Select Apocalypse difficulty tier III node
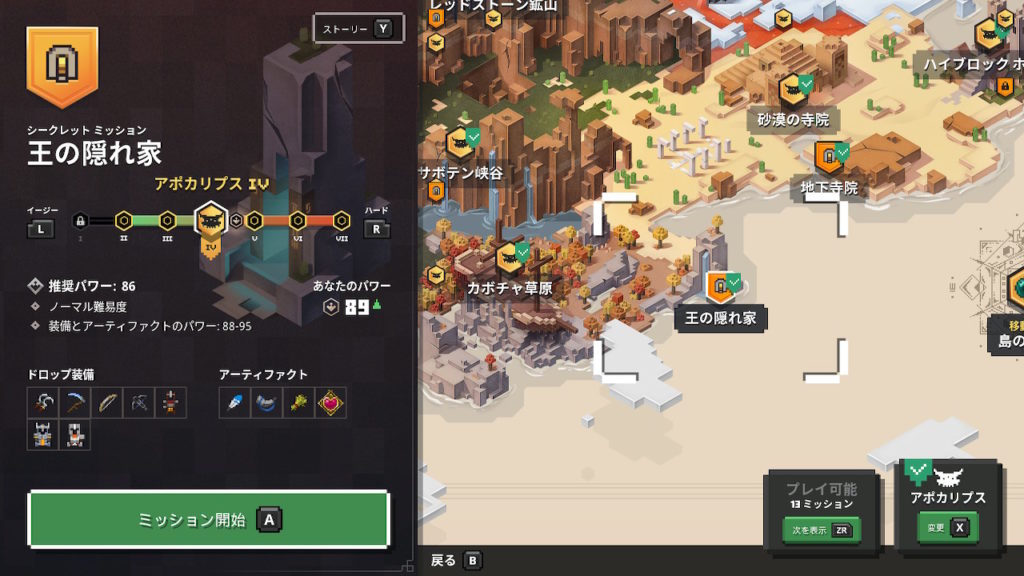The width and height of the screenshot is (1024, 576). [x=168, y=219]
